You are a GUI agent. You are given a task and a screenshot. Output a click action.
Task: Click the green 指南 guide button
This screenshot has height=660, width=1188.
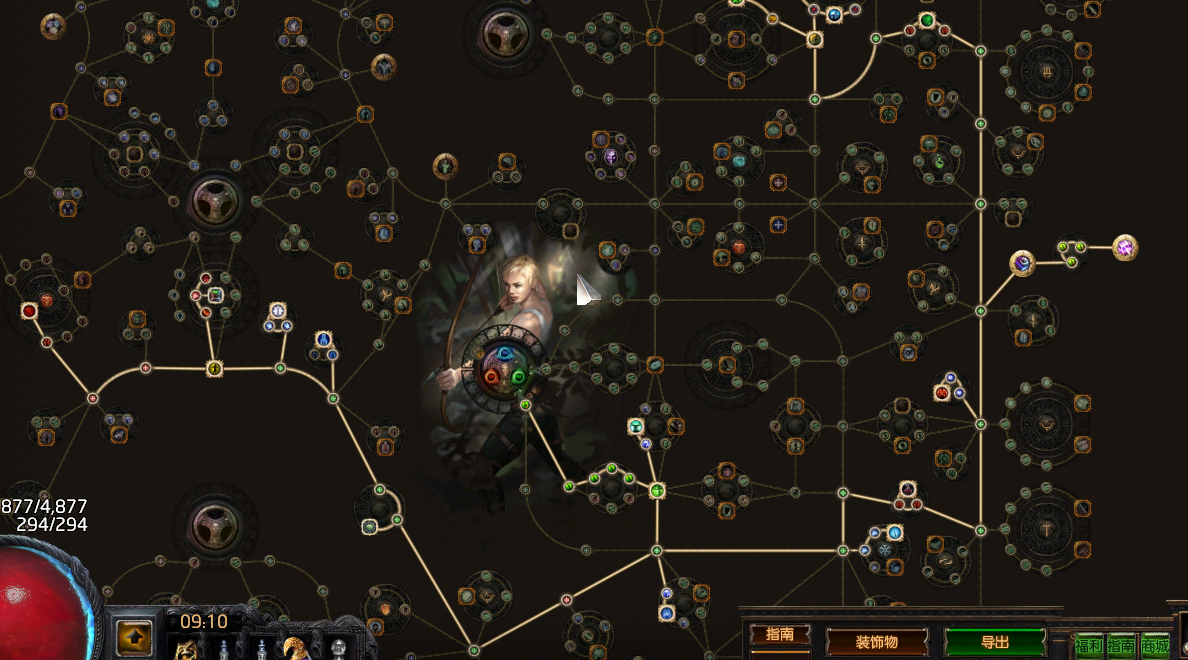click(1121, 645)
